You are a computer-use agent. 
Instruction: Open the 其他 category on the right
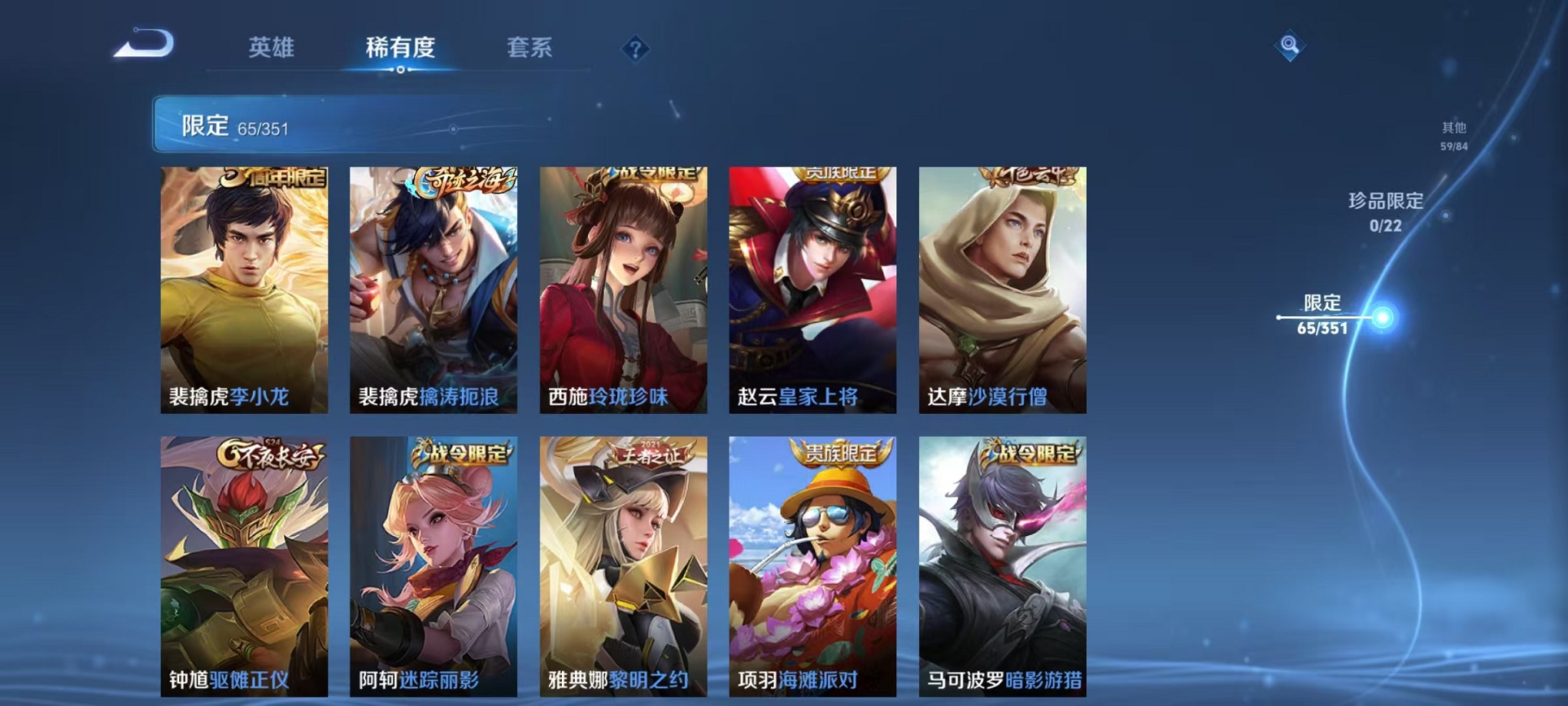1455,137
